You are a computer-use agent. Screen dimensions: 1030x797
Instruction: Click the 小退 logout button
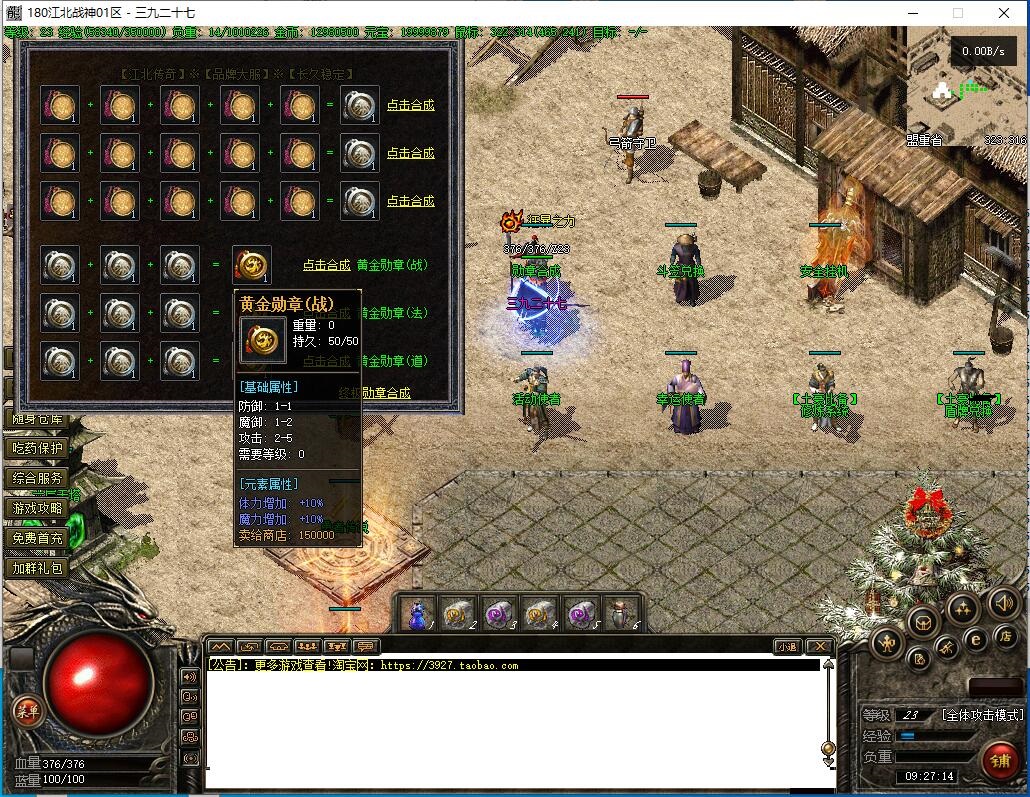(787, 647)
